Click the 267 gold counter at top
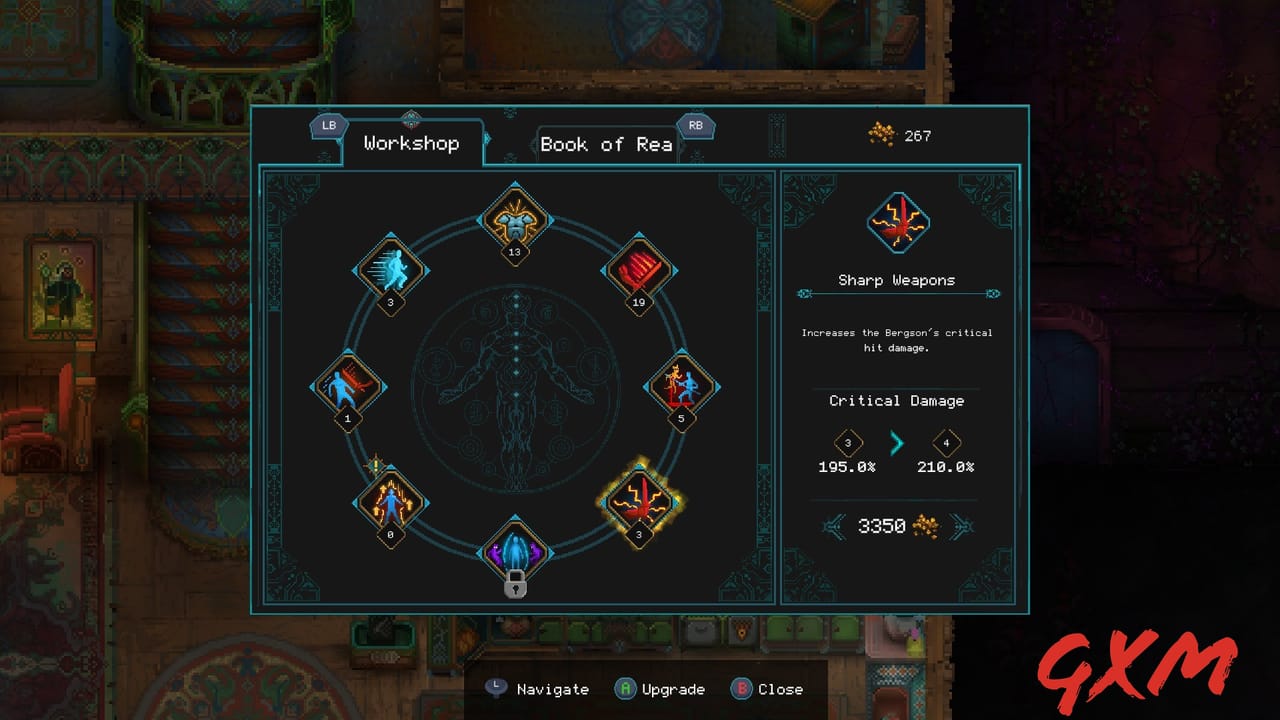The width and height of the screenshot is (1280, 720). [903, 136]
